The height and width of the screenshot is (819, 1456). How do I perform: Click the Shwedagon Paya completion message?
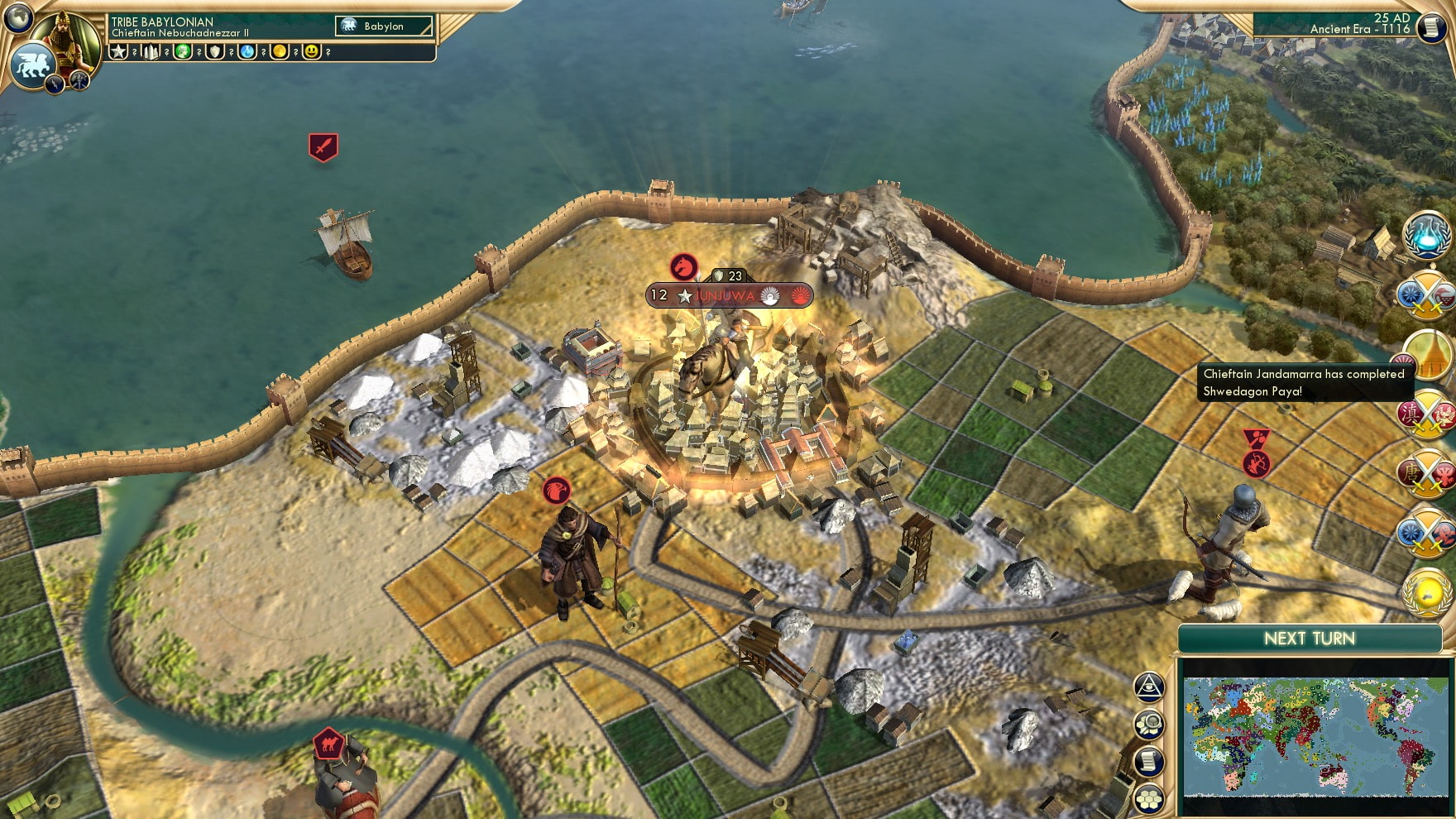pos(1299,383)
